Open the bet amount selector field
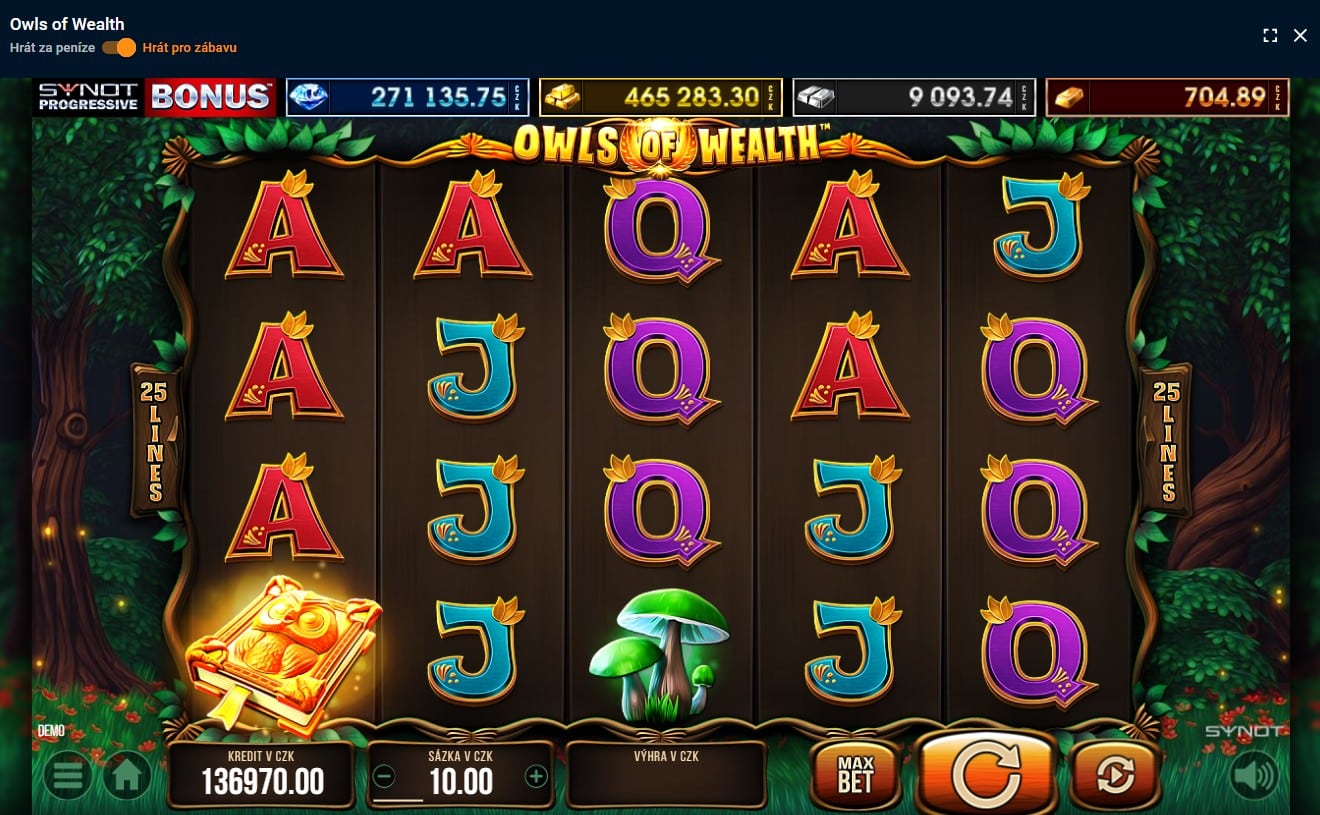Screen dimensions: 1320x815 (460, 780)
